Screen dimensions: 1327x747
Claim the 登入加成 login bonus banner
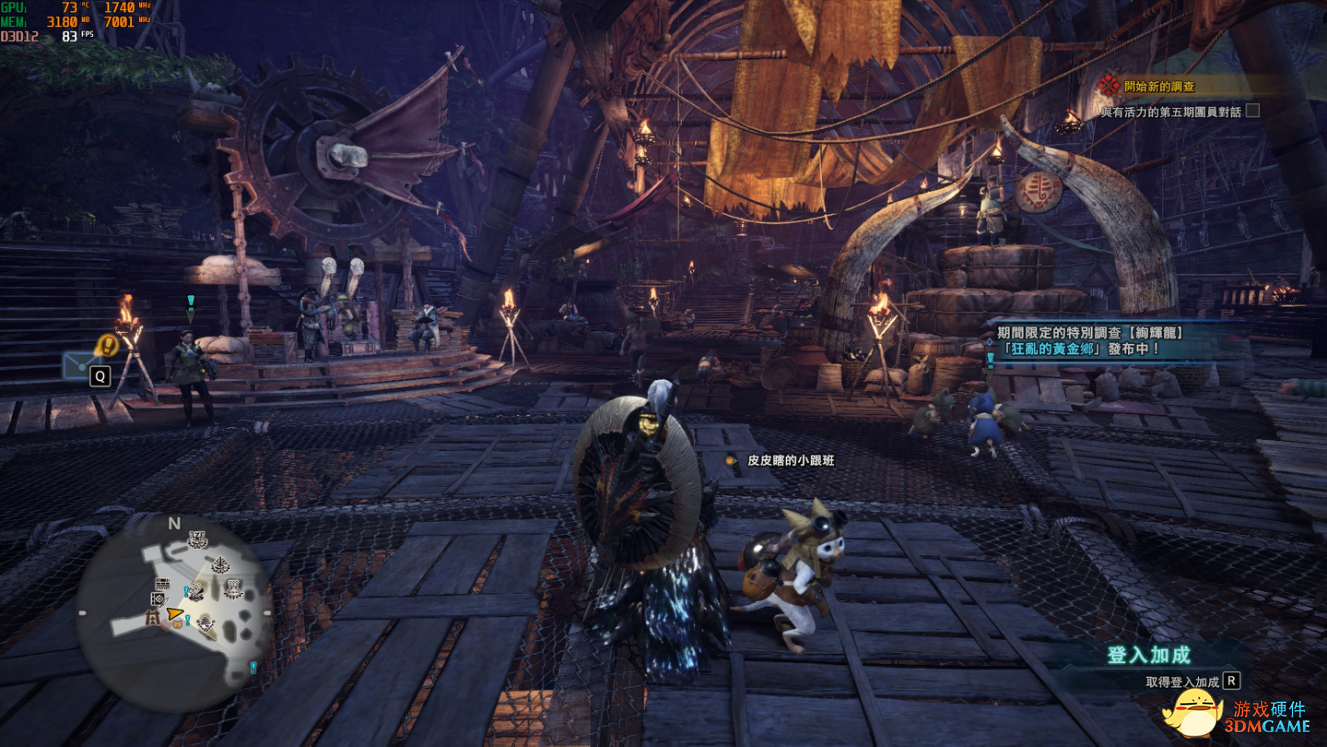1150,656
